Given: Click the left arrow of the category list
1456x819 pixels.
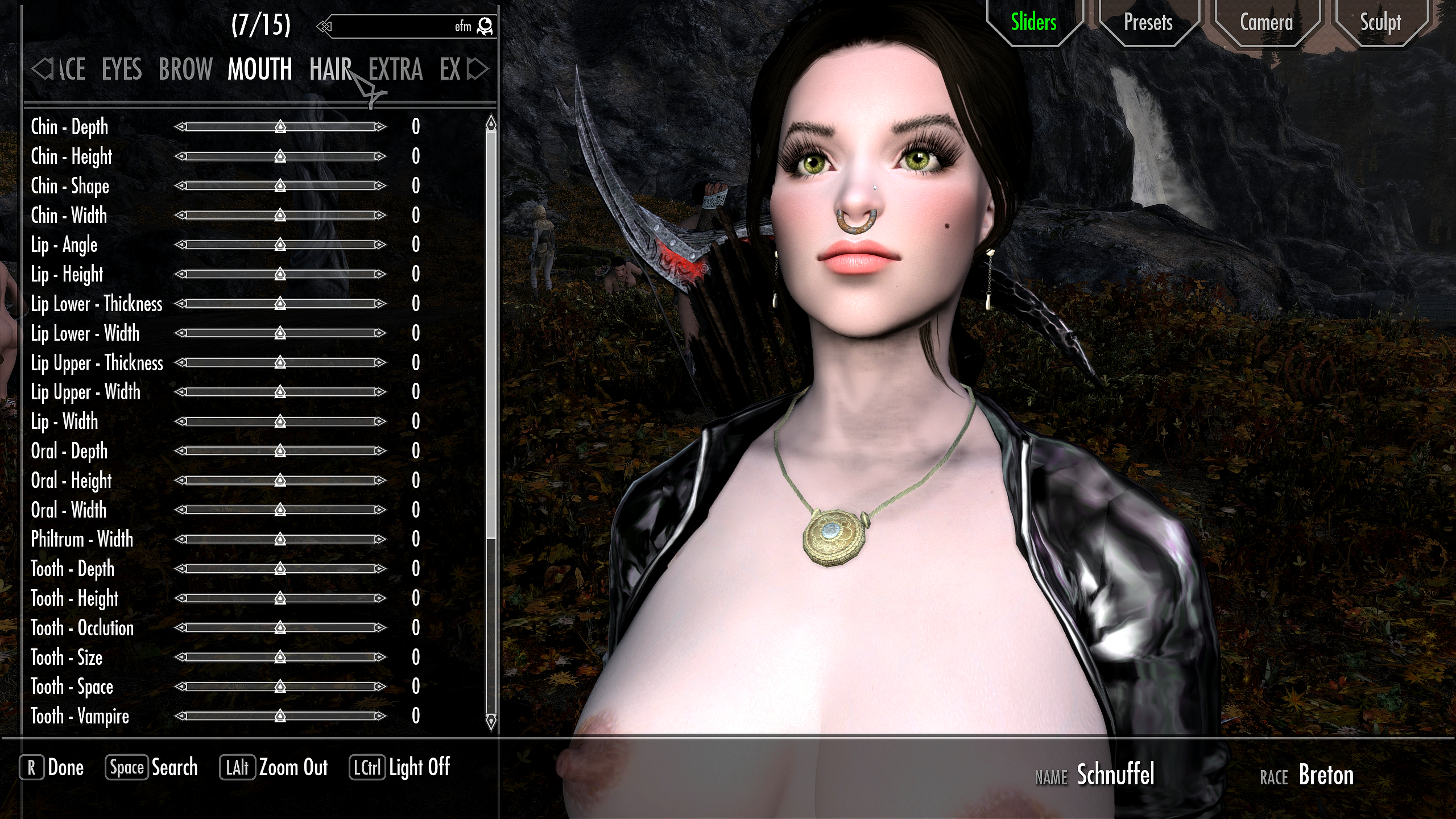Looking at the screenshot, I should point(40,69).
